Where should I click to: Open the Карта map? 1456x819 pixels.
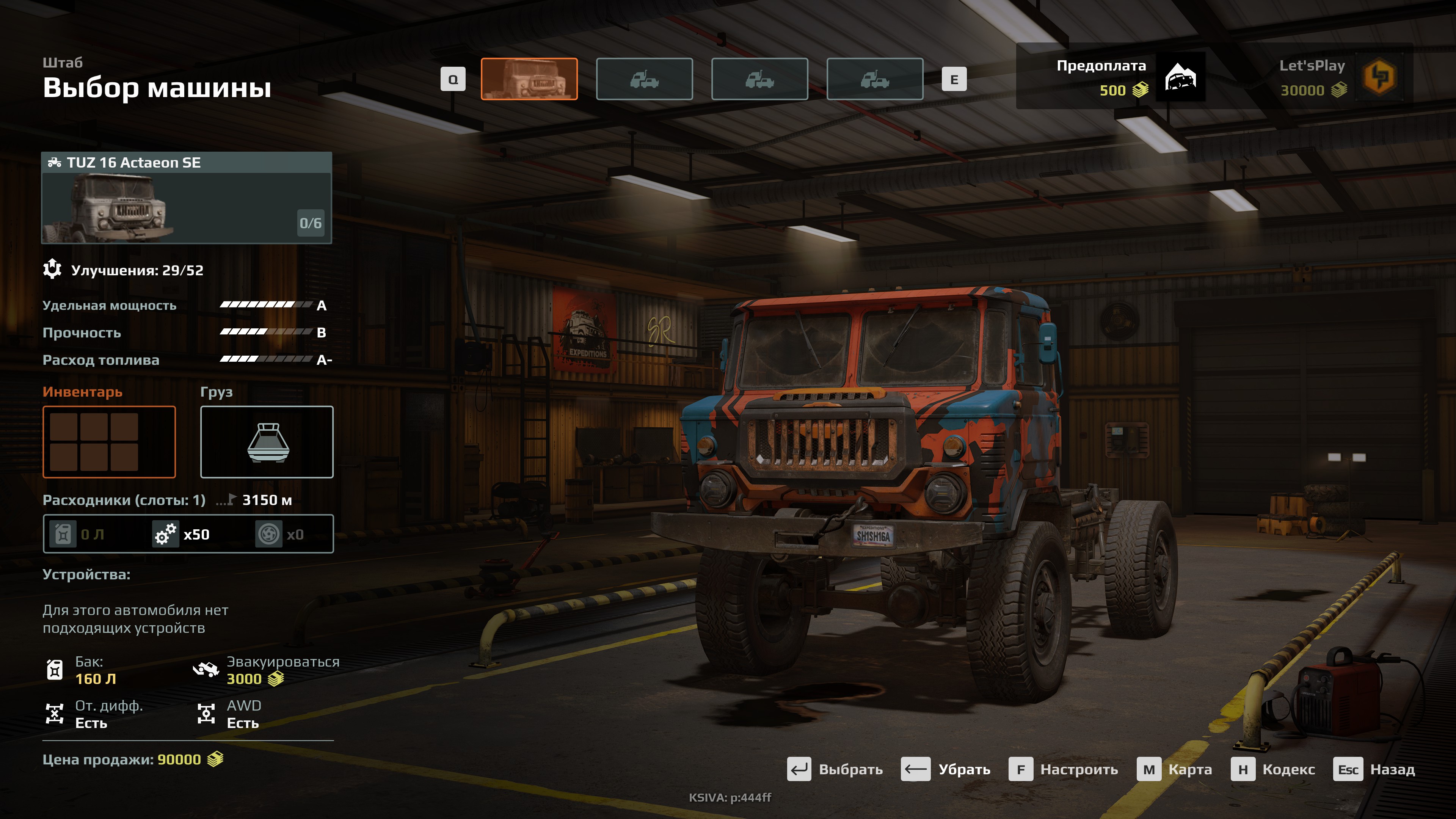coord(1175,770)
